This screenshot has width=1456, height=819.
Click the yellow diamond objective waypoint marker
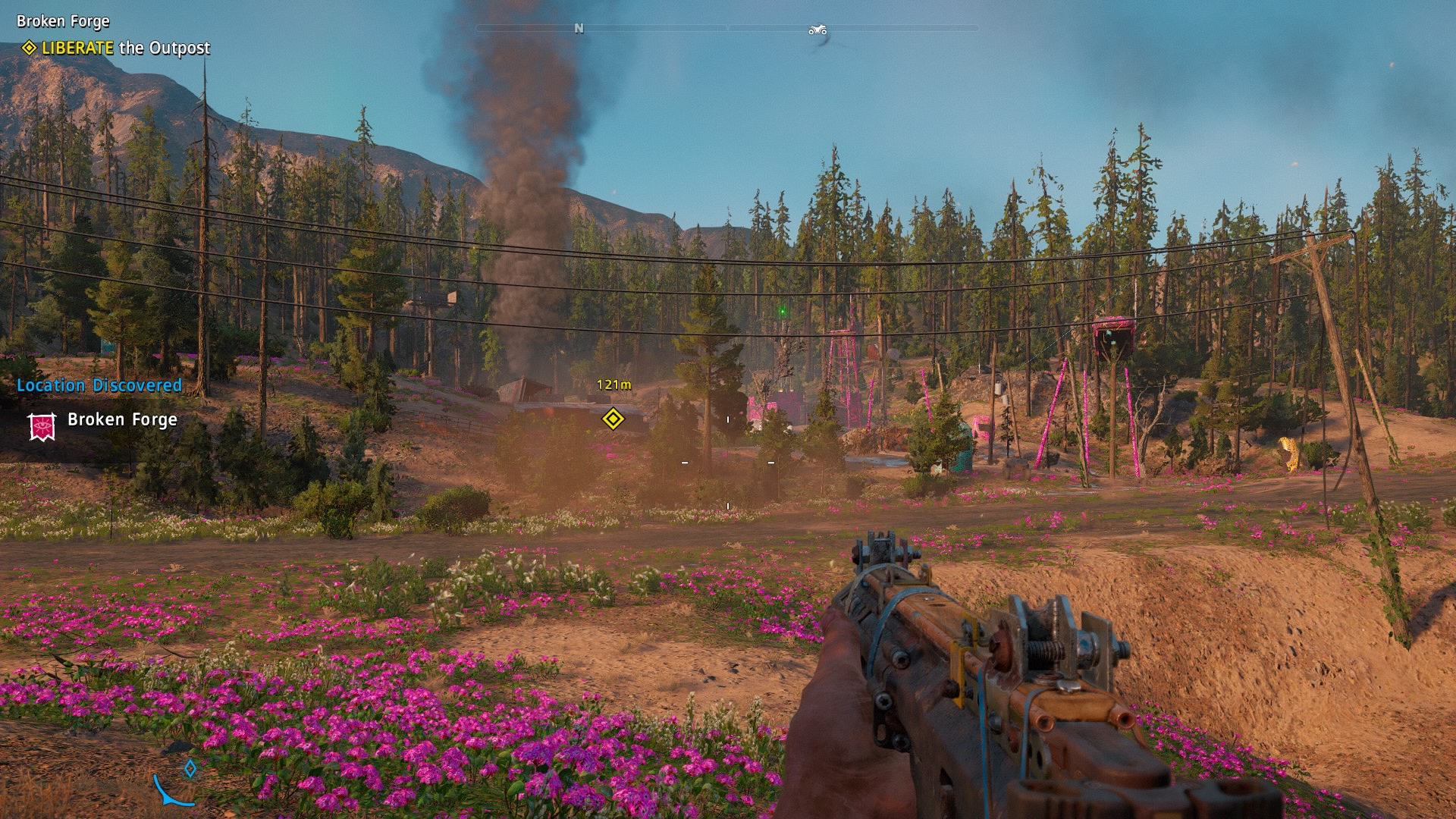point(613,419)
